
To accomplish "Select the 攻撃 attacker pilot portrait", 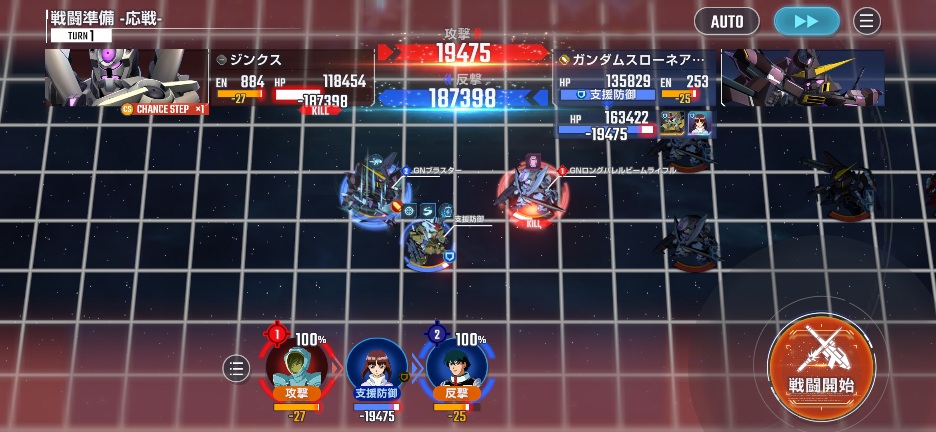I will click(297, 368).
